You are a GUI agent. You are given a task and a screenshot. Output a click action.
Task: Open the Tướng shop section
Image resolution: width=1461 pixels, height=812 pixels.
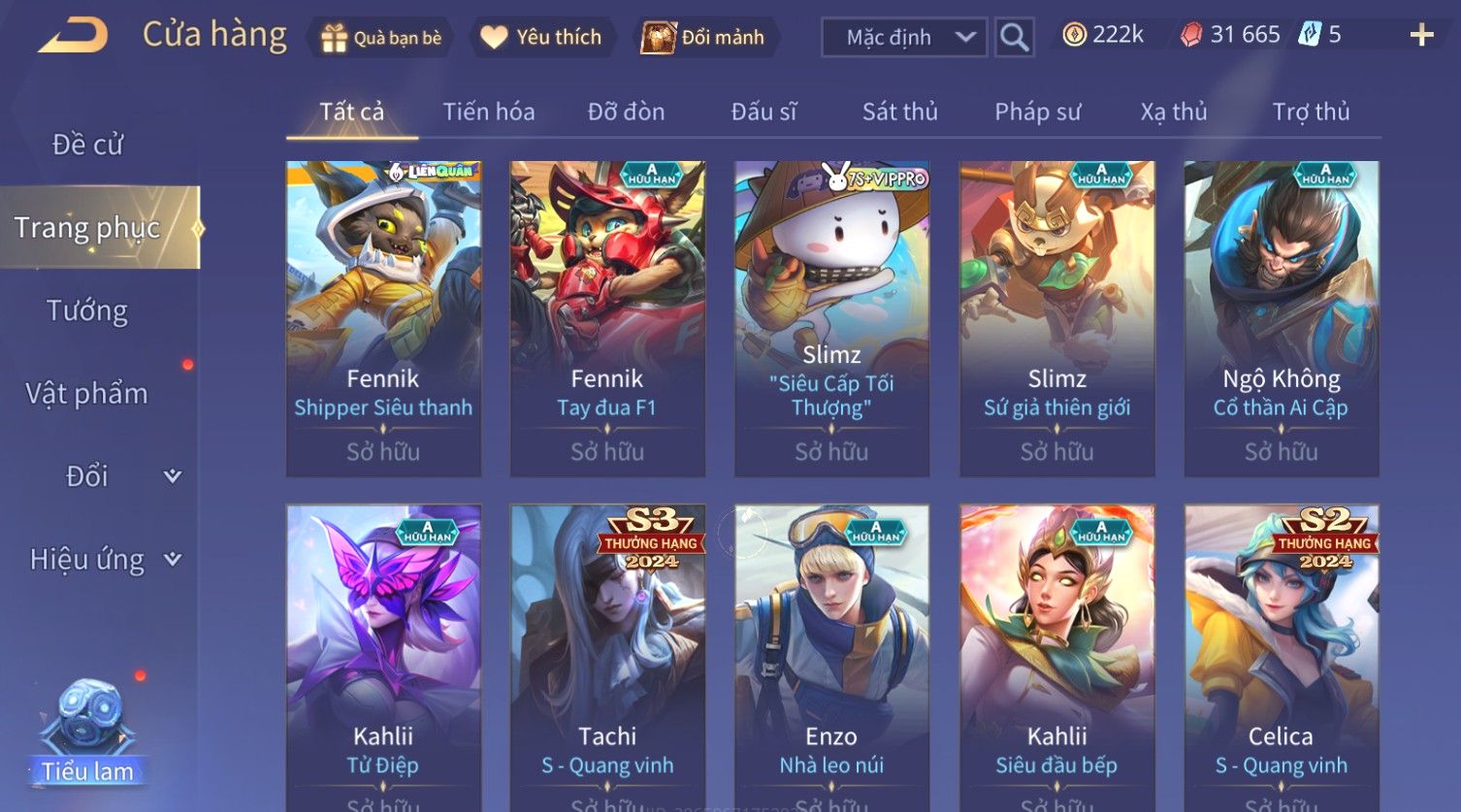pos(87,310)
